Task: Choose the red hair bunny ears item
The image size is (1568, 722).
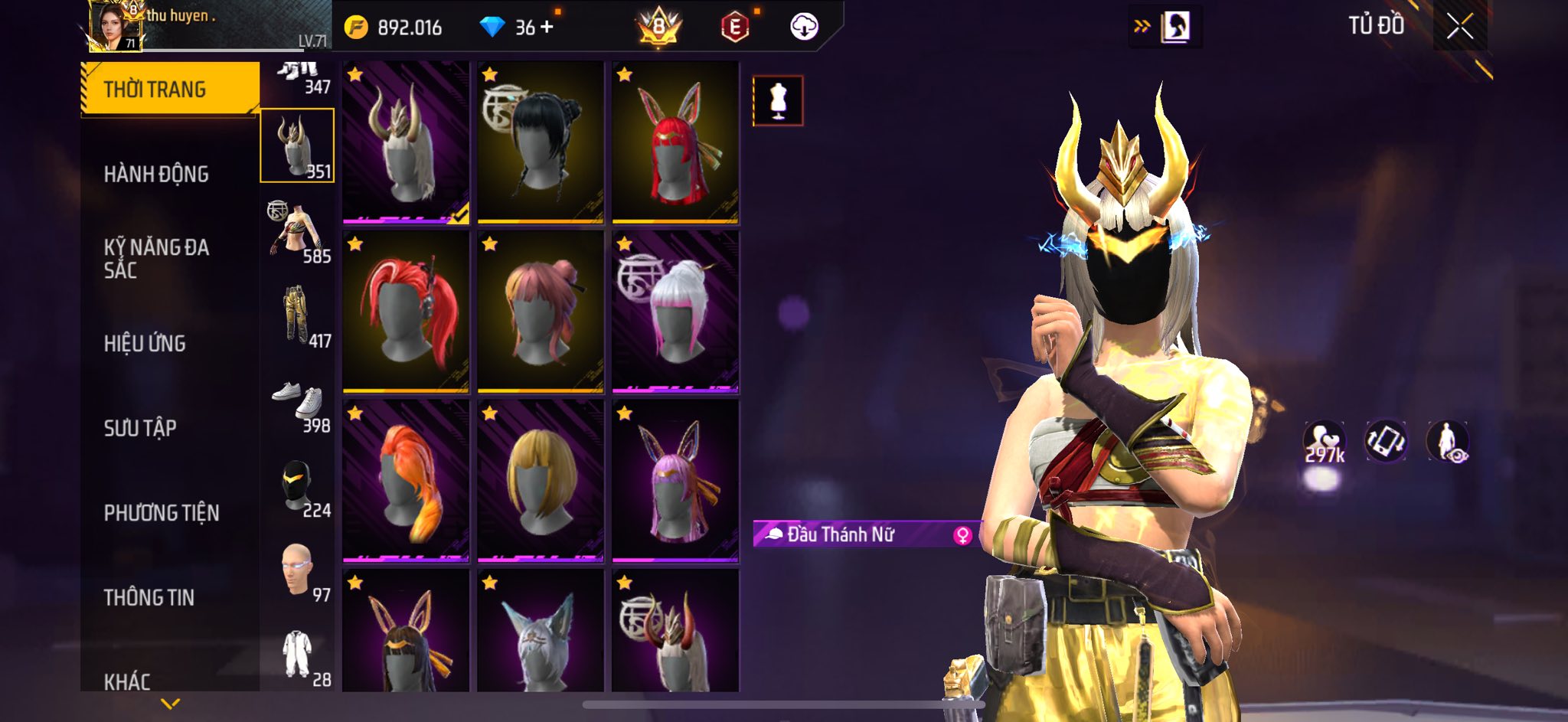Action: tap(675, 142)
